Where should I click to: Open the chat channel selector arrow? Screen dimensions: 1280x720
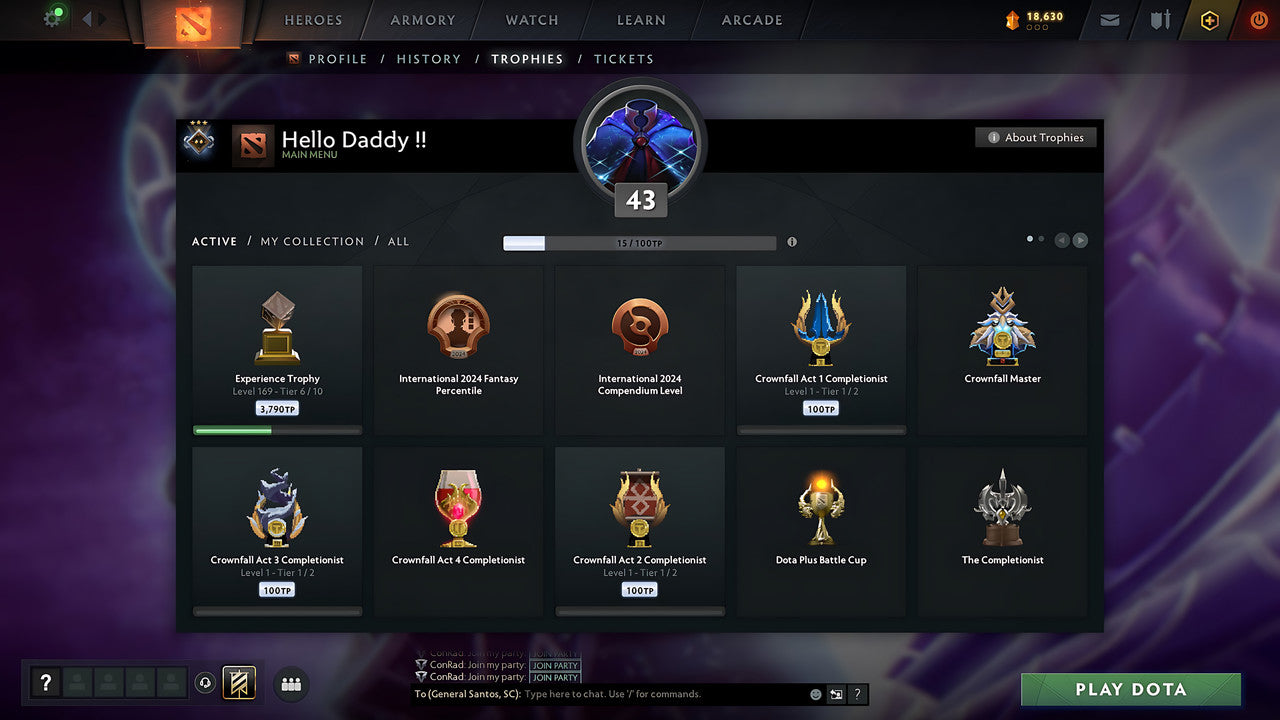pyautogui.click(x=836, y=694)
